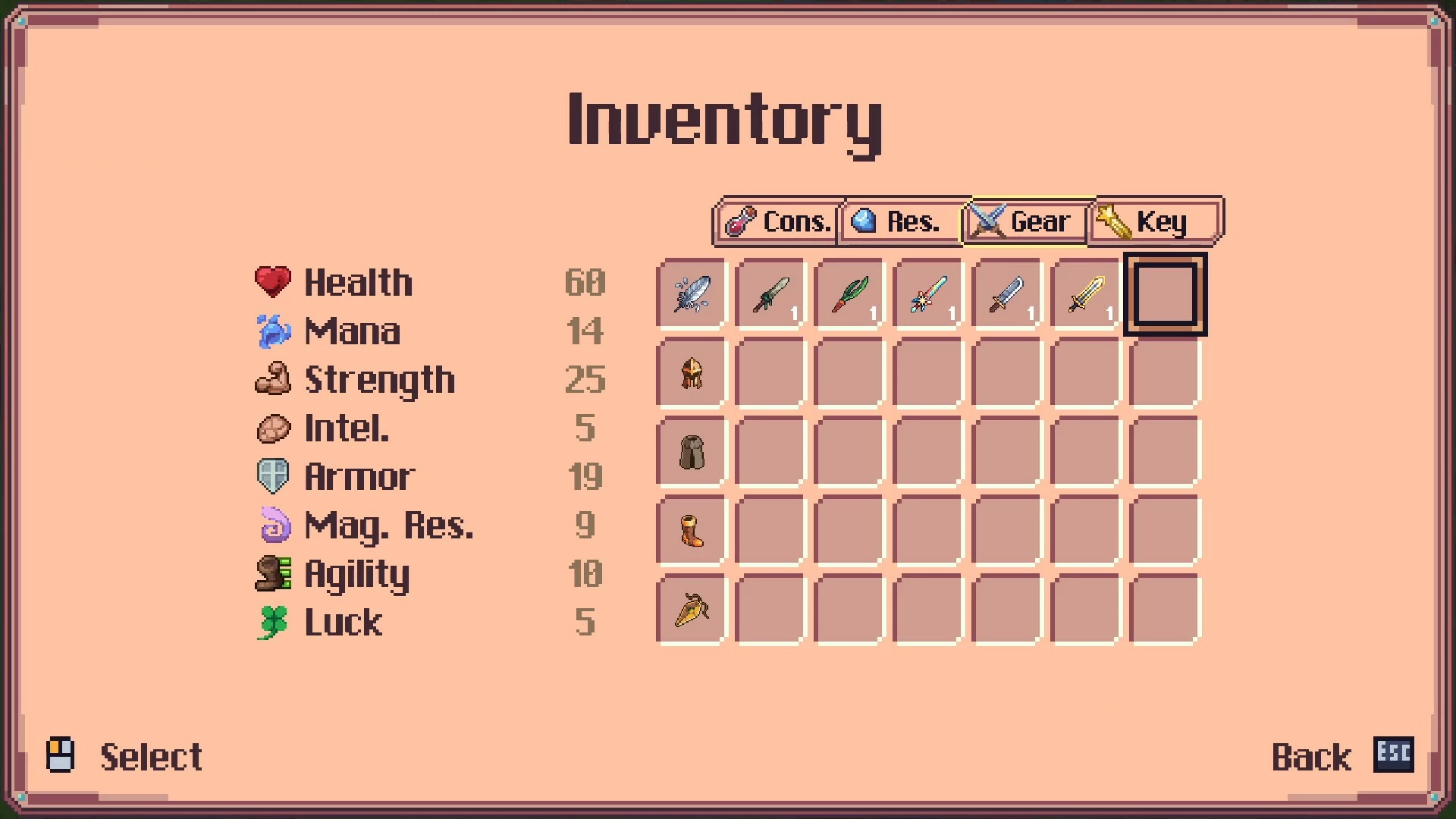
Task: Pick the green leaf blade weapon
Action: point(849,294)
